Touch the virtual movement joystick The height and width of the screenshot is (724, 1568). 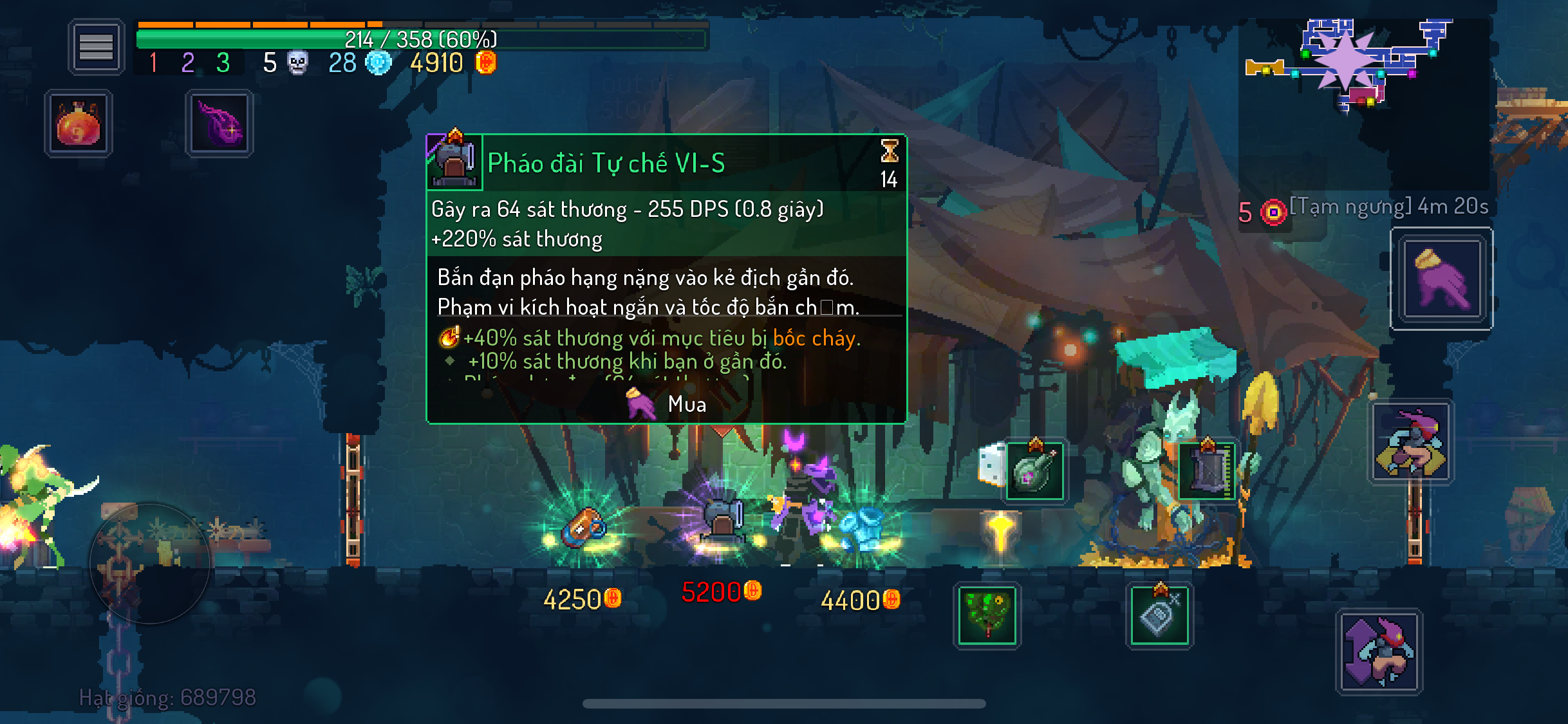150,564
